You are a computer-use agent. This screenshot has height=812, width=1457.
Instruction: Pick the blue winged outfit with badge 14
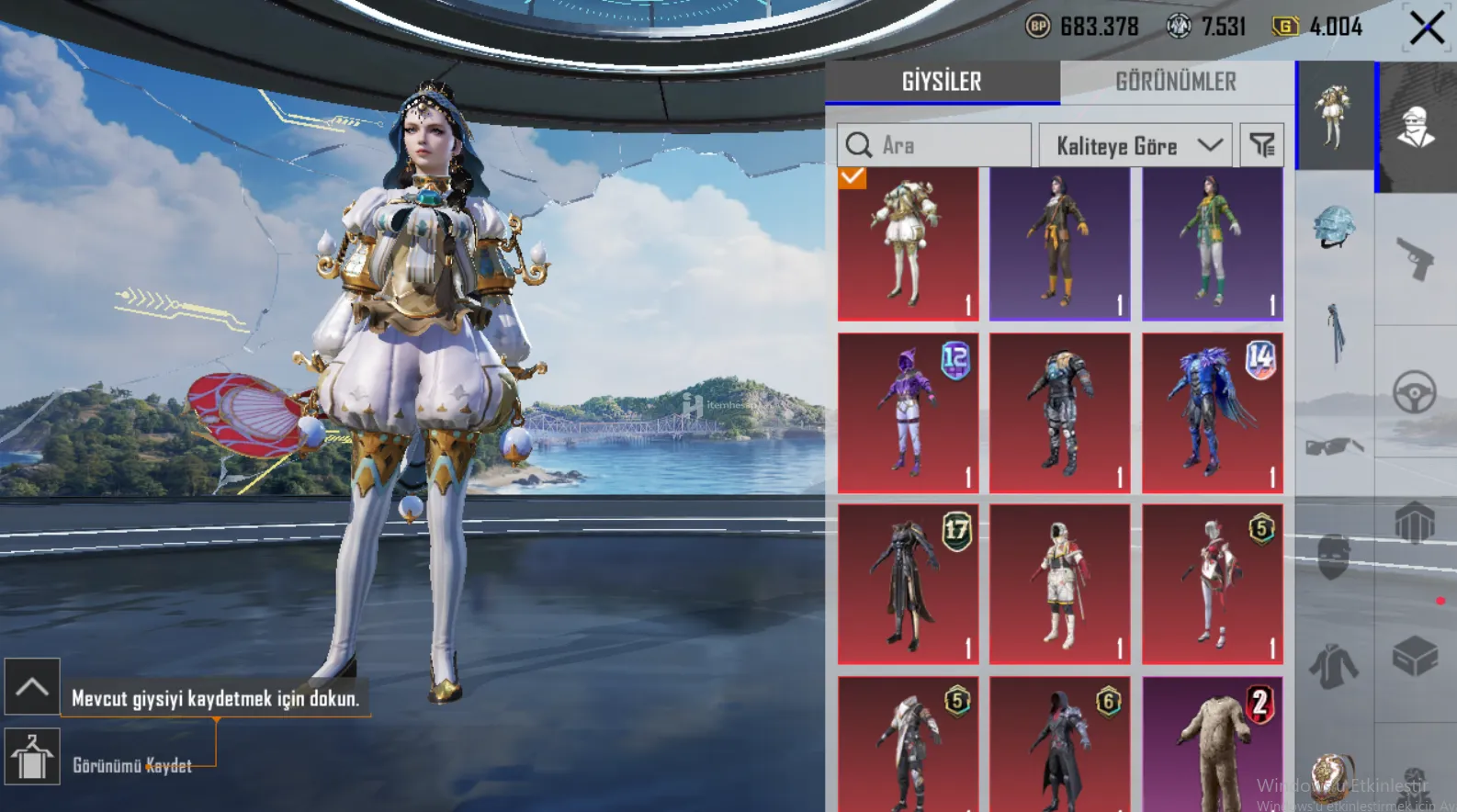[x=1213, y=413]
